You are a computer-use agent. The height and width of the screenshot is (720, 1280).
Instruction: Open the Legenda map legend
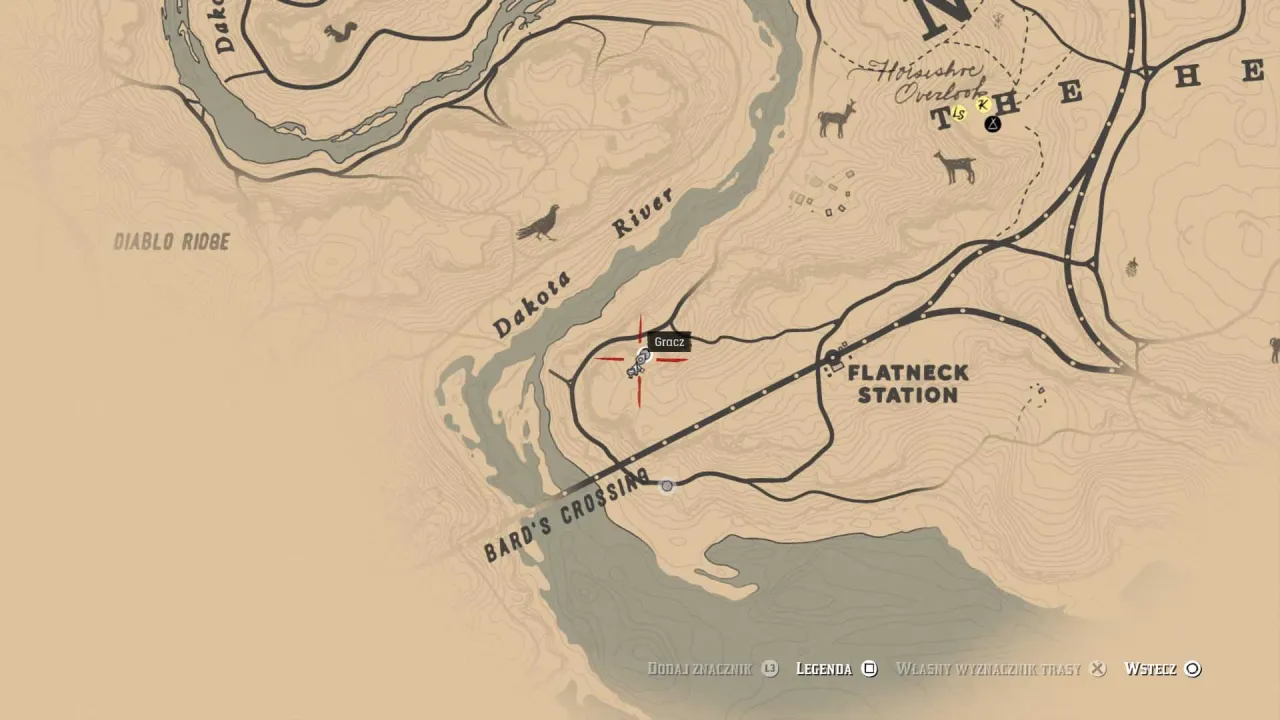coord(823,669)
